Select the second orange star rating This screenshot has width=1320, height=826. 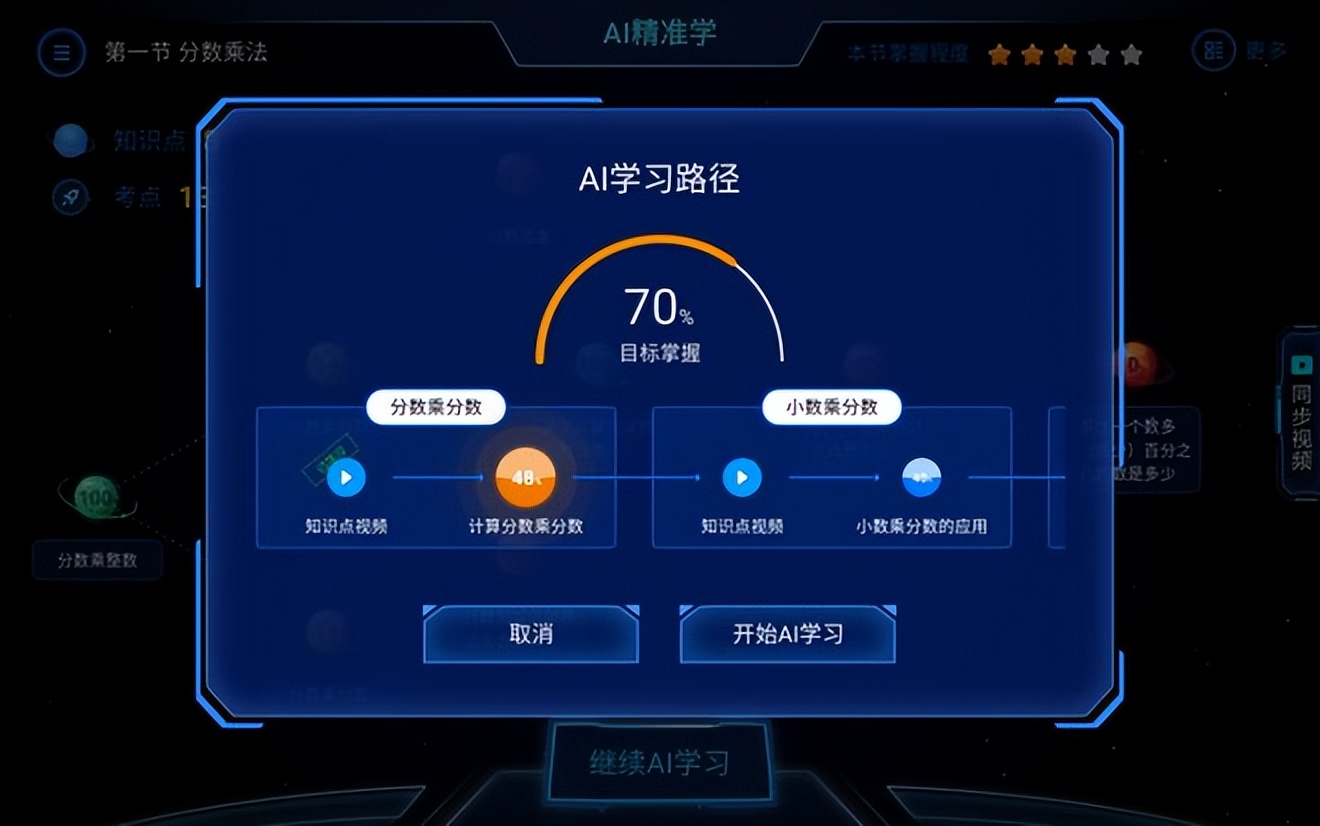click(1032, 55)
